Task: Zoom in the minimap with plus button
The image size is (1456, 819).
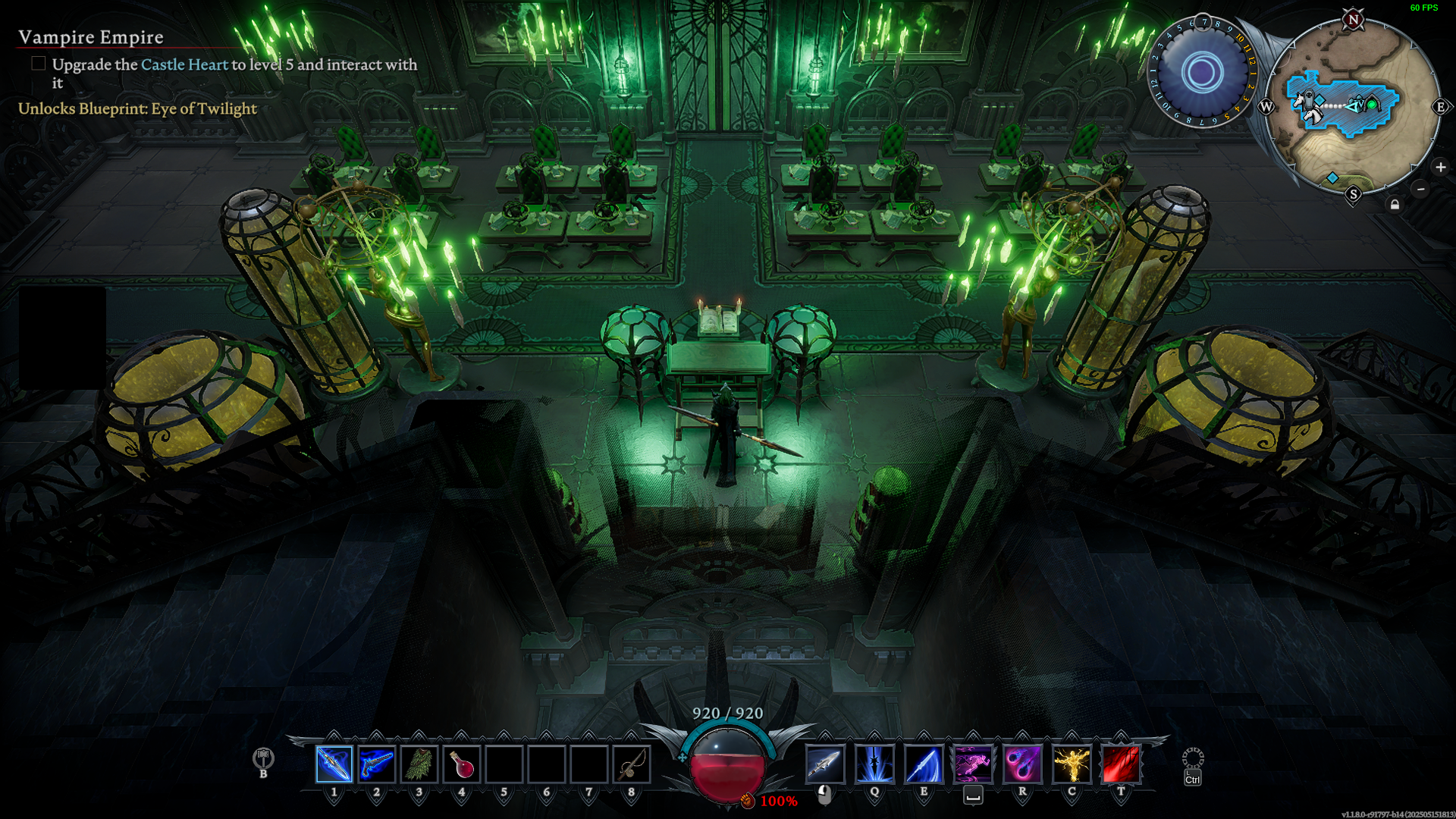Action: pyautogui.click(x=1441, y=167)
